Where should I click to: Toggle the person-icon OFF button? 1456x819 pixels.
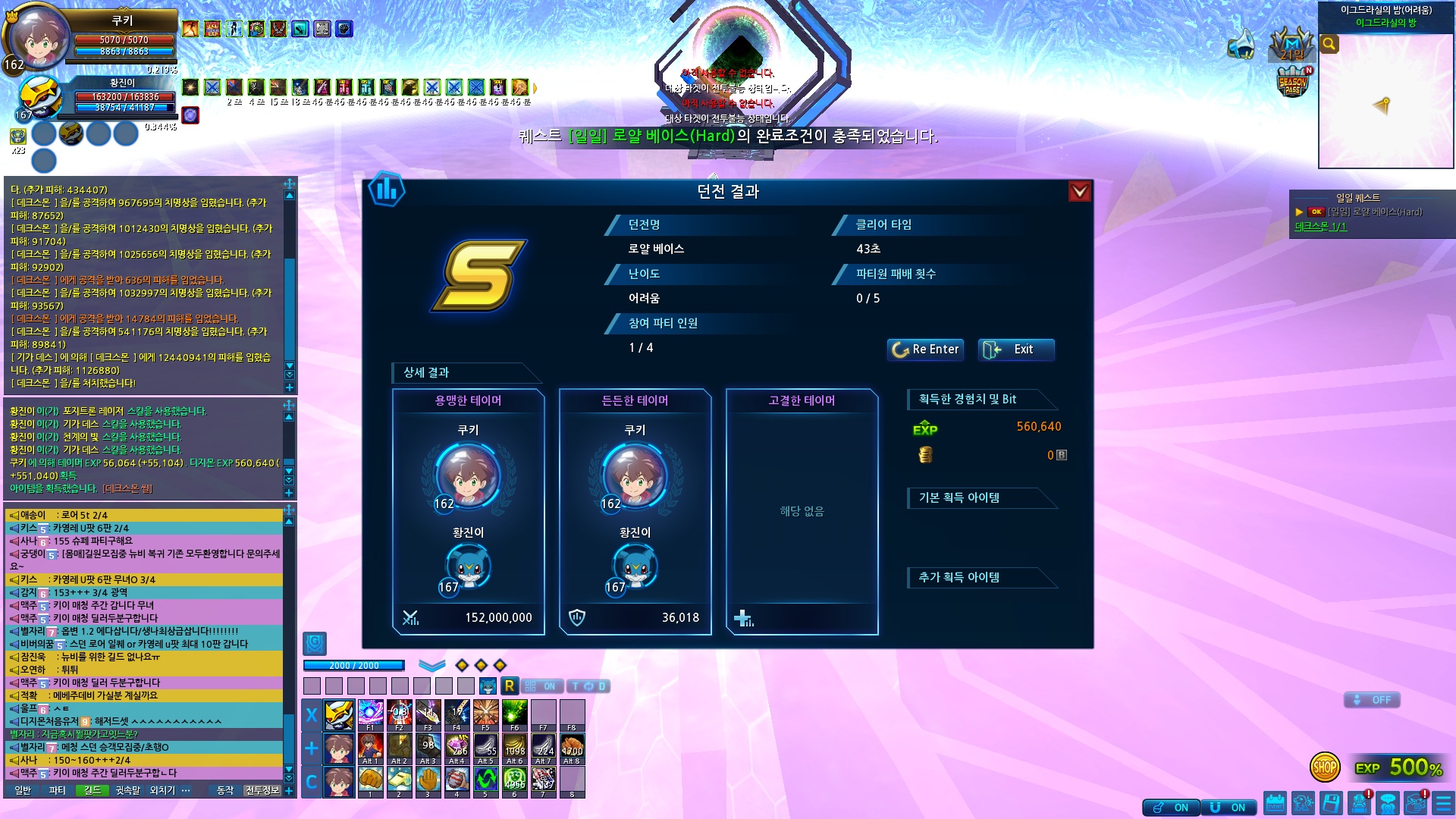pos(1372,700)
